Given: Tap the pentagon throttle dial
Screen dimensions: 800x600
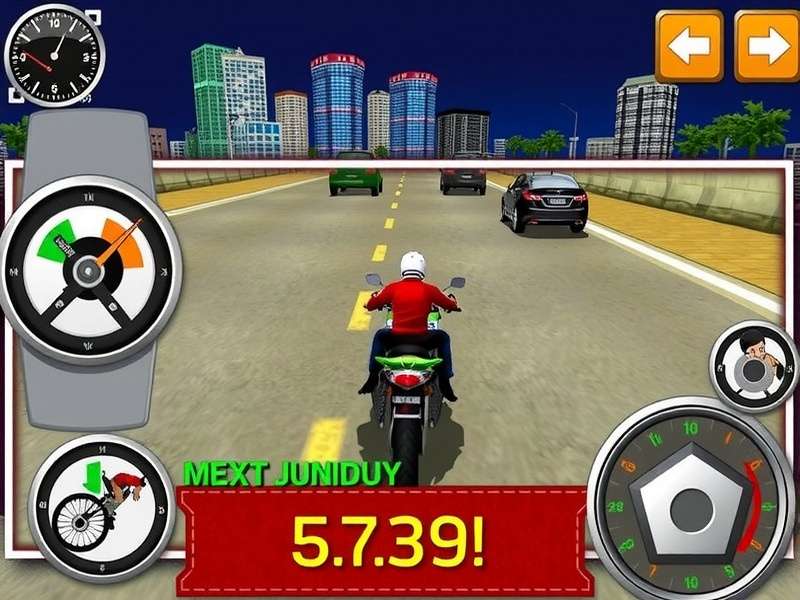Looking at the screenshot, I should click(x=689, y=498).
